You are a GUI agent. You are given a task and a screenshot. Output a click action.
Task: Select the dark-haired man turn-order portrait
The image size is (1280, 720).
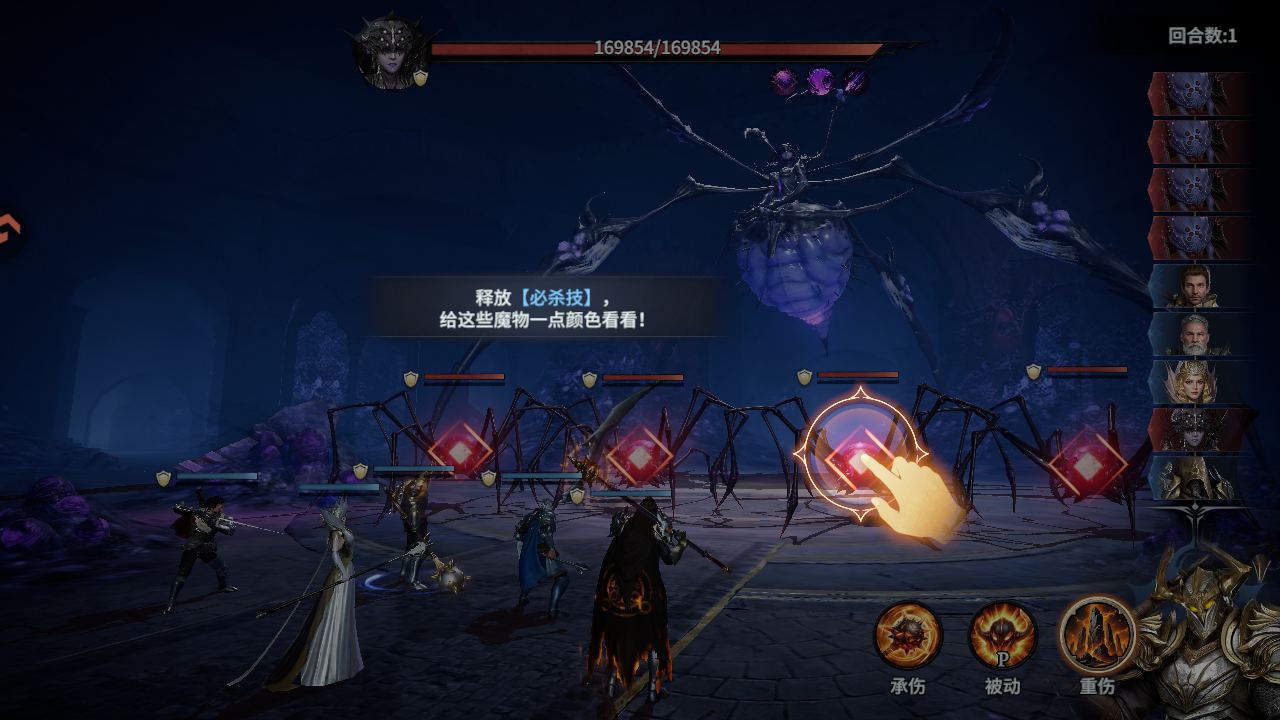1196,287
